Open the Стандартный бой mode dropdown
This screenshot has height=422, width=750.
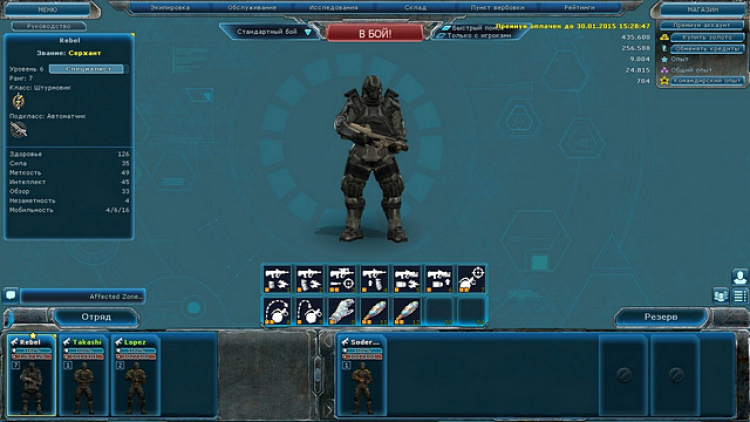pos(274,32)
